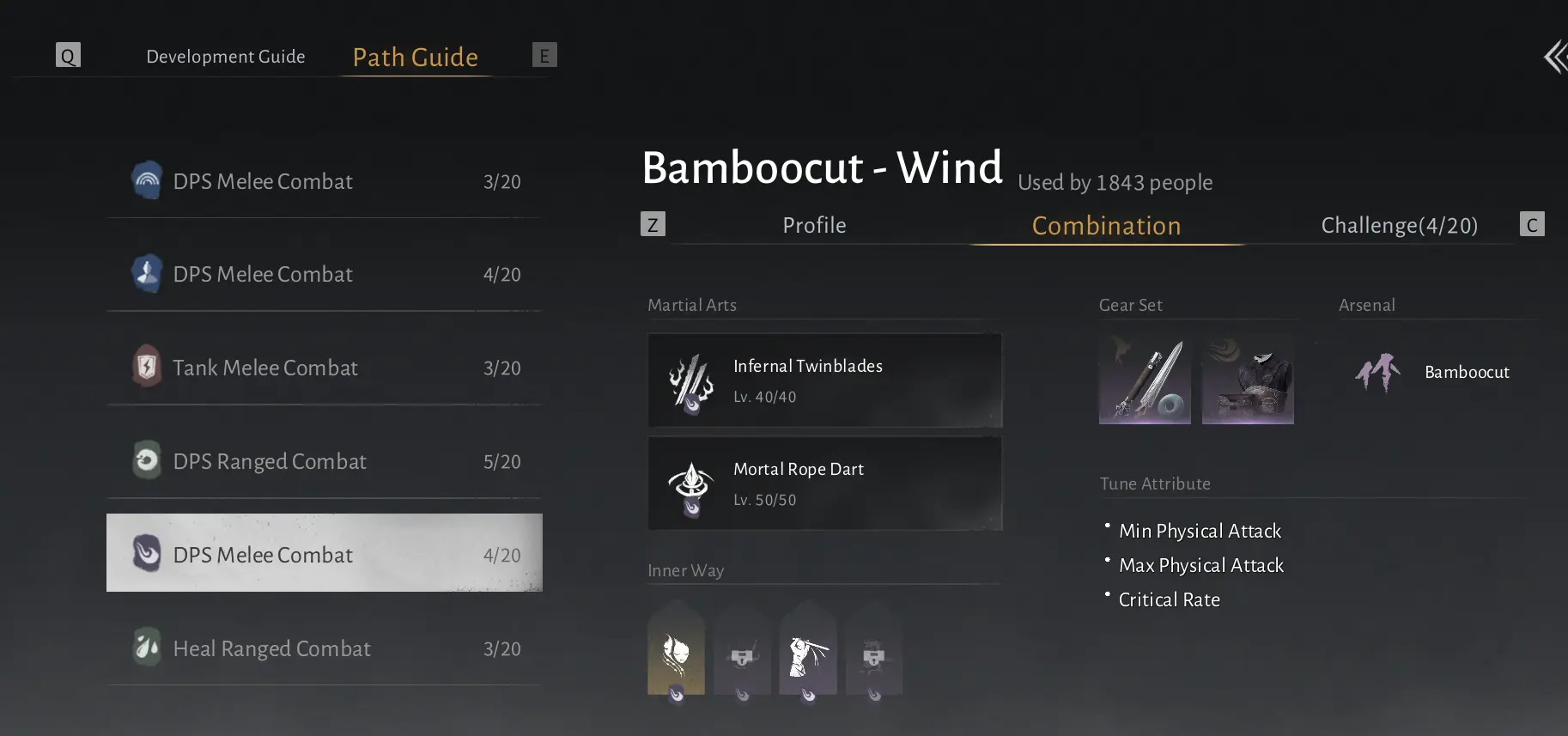Viewport: 1568px width, 736px height.
Task: Inspect the sword gear set thumbnail
Action: [1145, 380]
